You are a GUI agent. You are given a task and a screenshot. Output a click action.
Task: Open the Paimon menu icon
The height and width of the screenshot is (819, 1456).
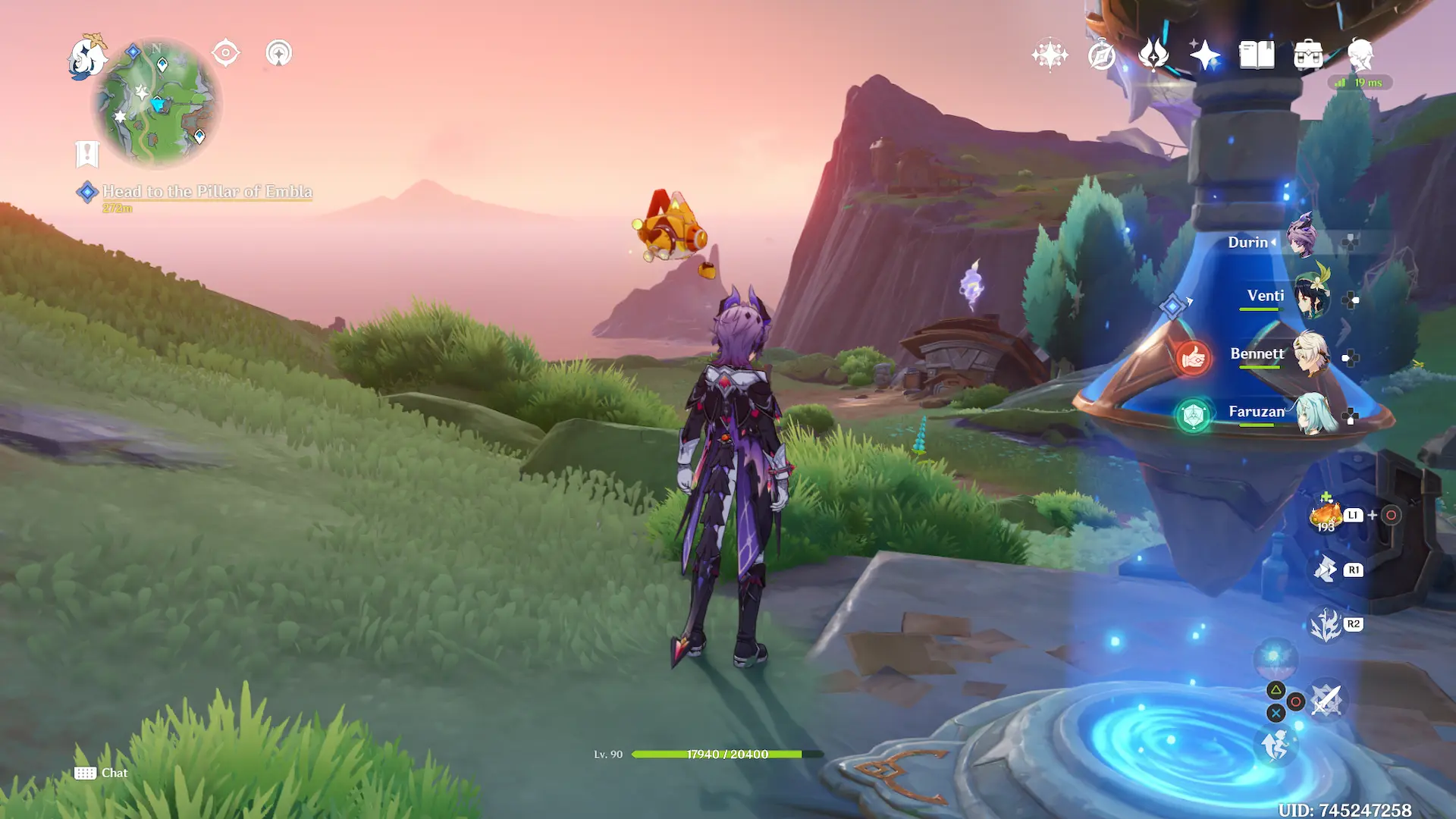87,58
